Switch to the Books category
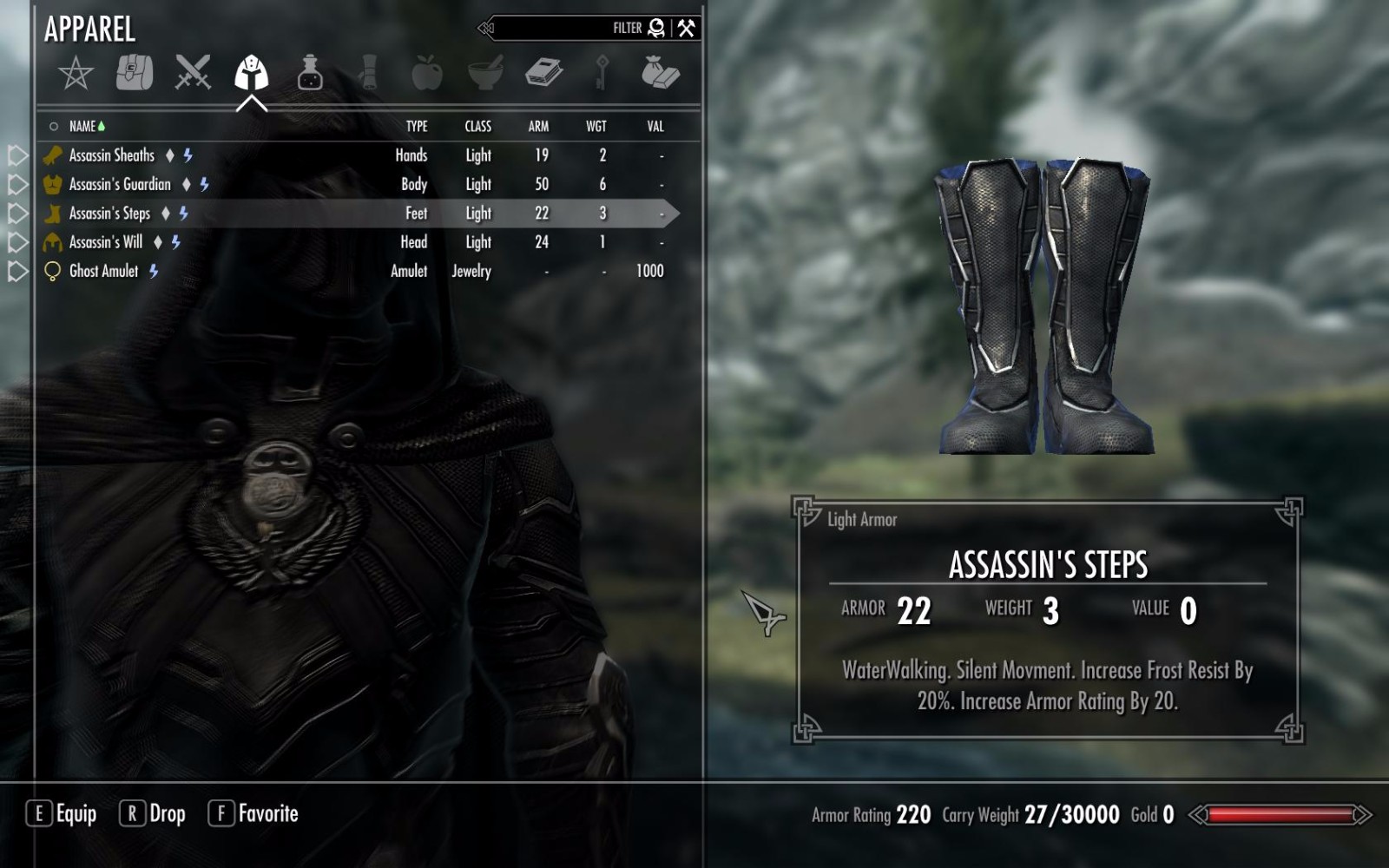 [544, 73]
